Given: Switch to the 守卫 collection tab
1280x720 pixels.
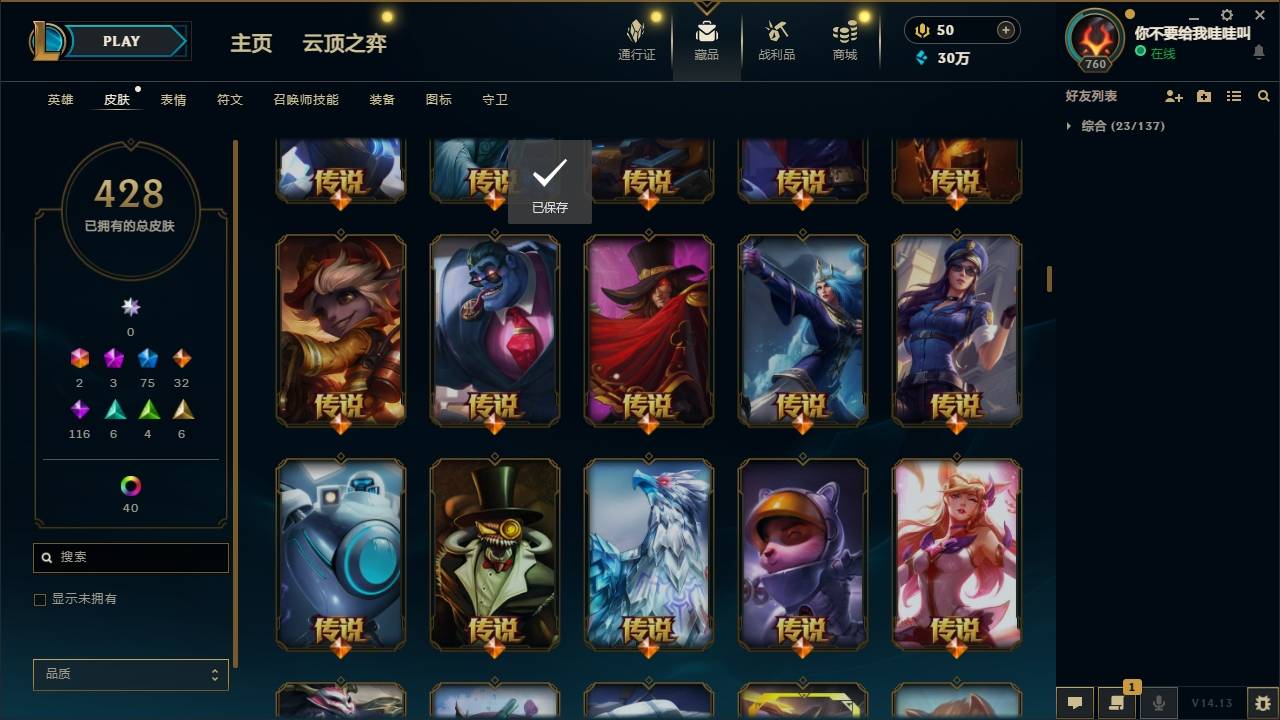Looking at the screenshot, I should pos(494,99).
